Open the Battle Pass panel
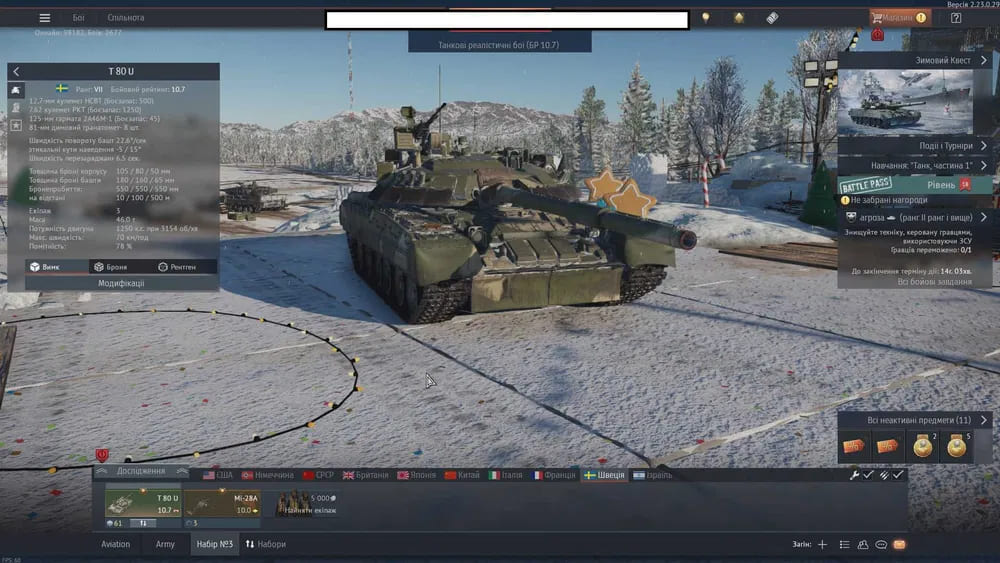This screenshot has height=563, width=1000. pyautogui.click(x=914, y=185)
